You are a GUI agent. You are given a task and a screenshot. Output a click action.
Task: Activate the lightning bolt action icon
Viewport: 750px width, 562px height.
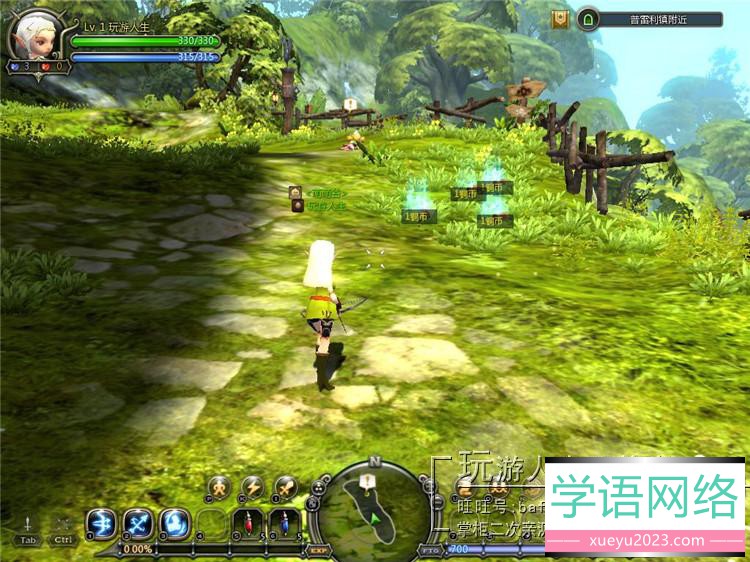coord(252,488)
